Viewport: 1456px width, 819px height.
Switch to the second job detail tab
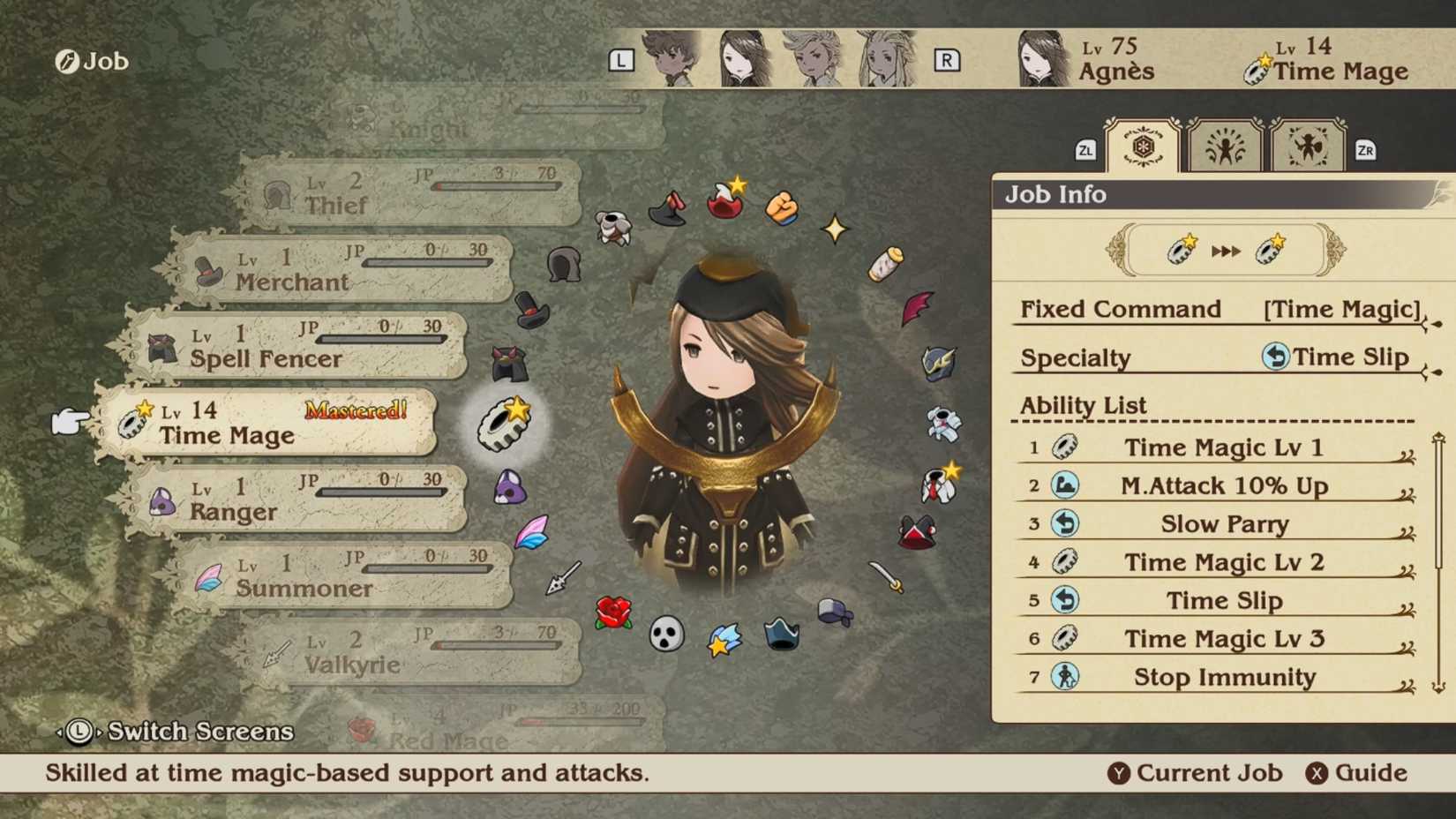click(x=1225, y=147)
